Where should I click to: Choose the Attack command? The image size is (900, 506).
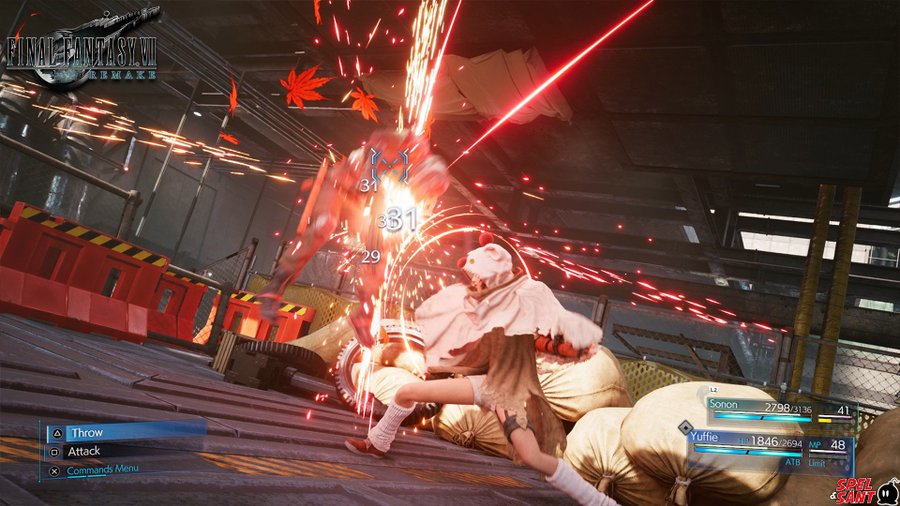85,451
